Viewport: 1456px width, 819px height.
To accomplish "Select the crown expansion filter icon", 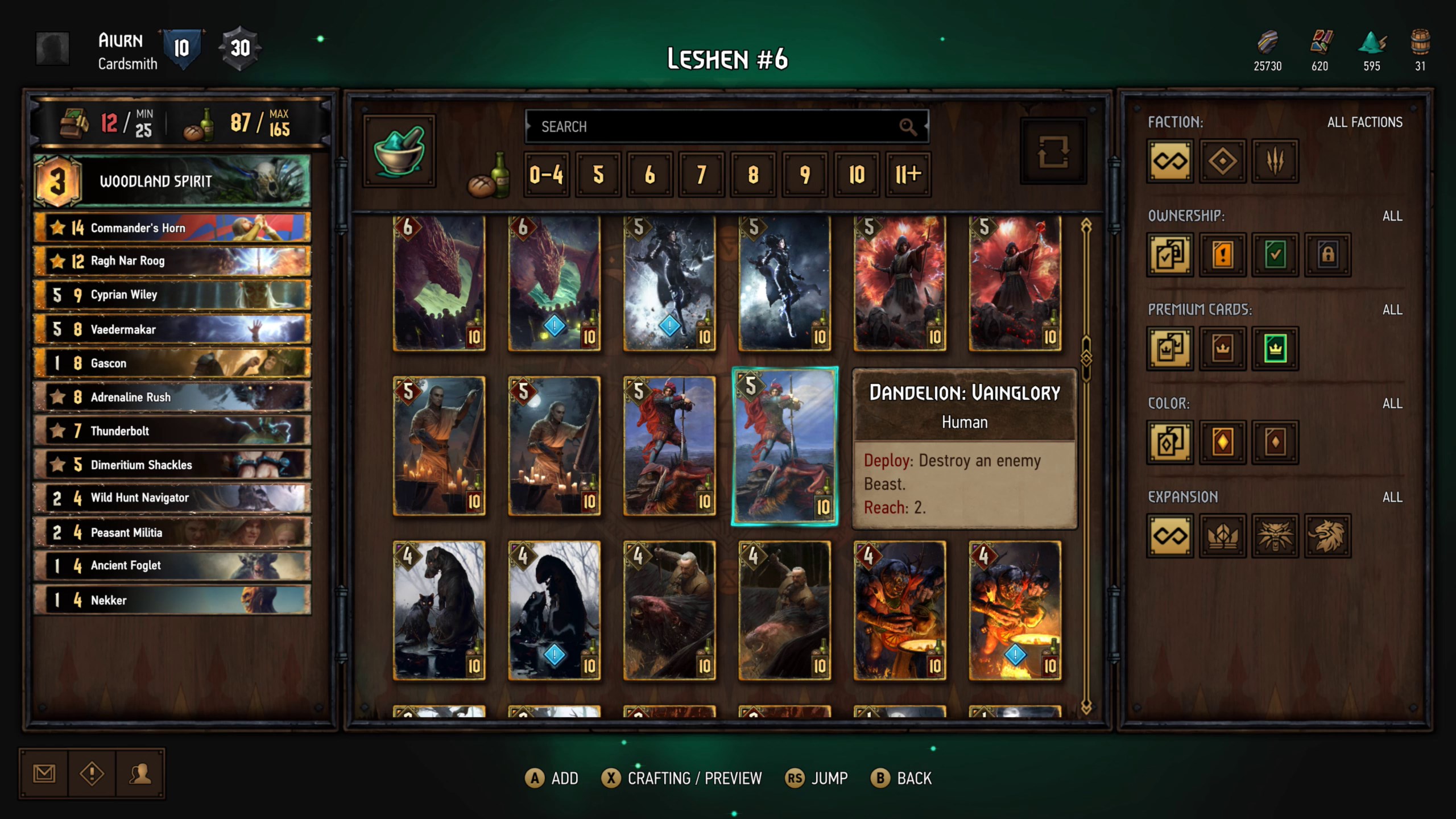I will point(1222,535).
